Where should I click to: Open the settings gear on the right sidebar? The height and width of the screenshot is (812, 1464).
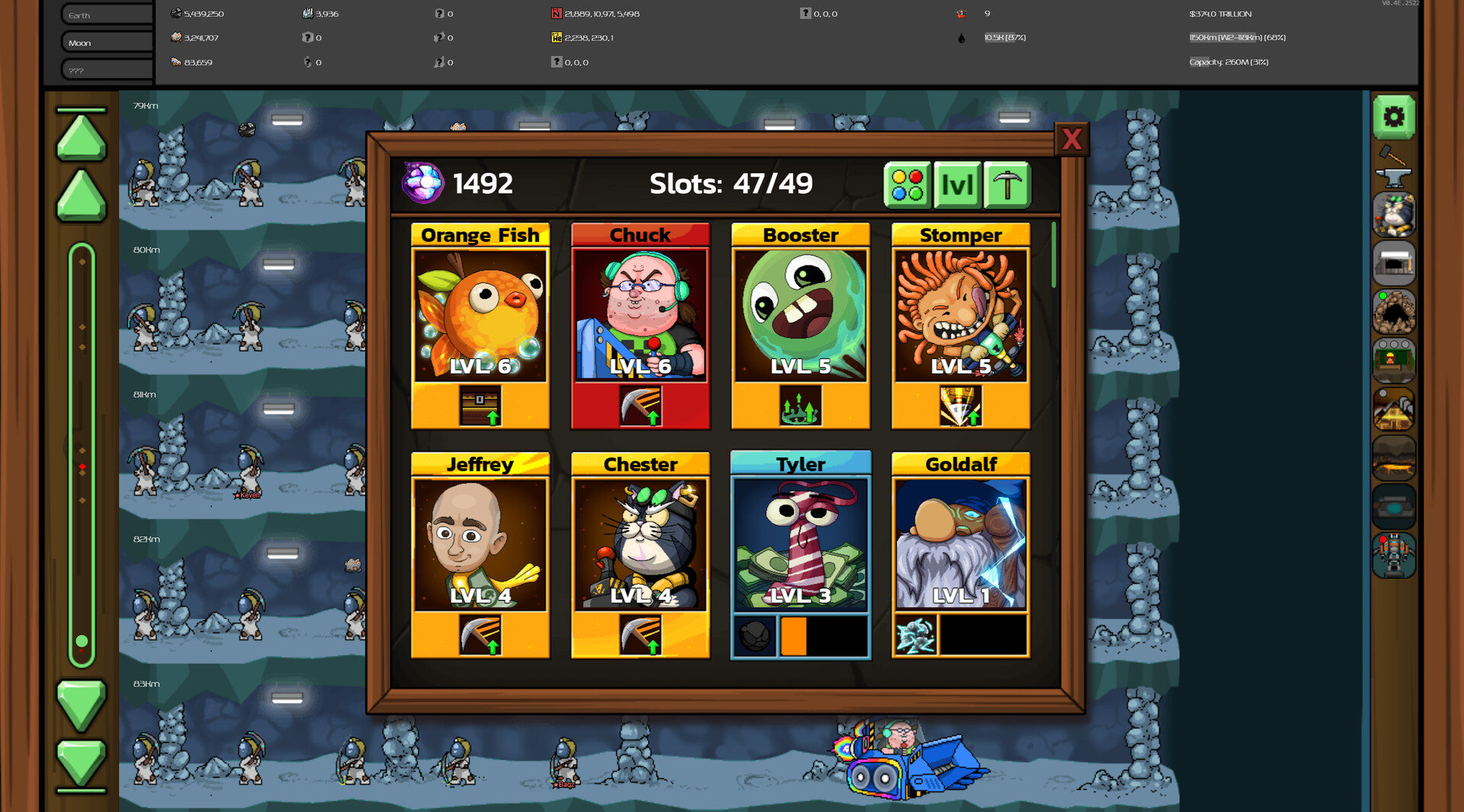point(1395,116)
